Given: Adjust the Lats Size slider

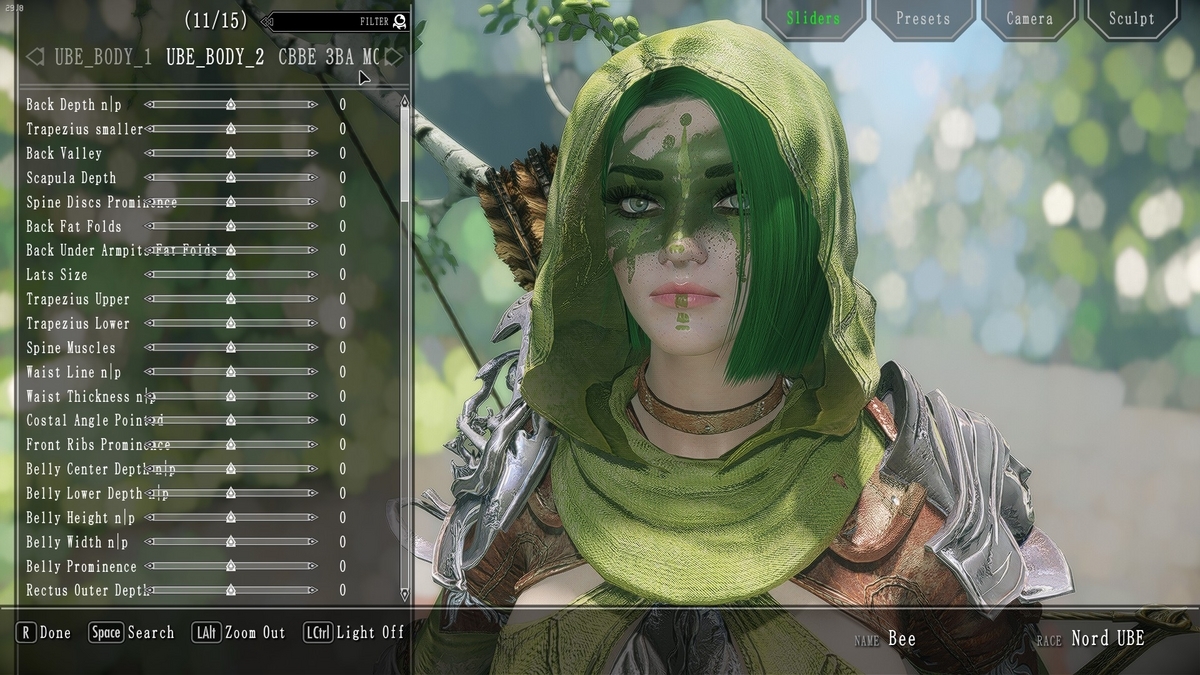Looking at the screenshot, I should click(231, 274).
